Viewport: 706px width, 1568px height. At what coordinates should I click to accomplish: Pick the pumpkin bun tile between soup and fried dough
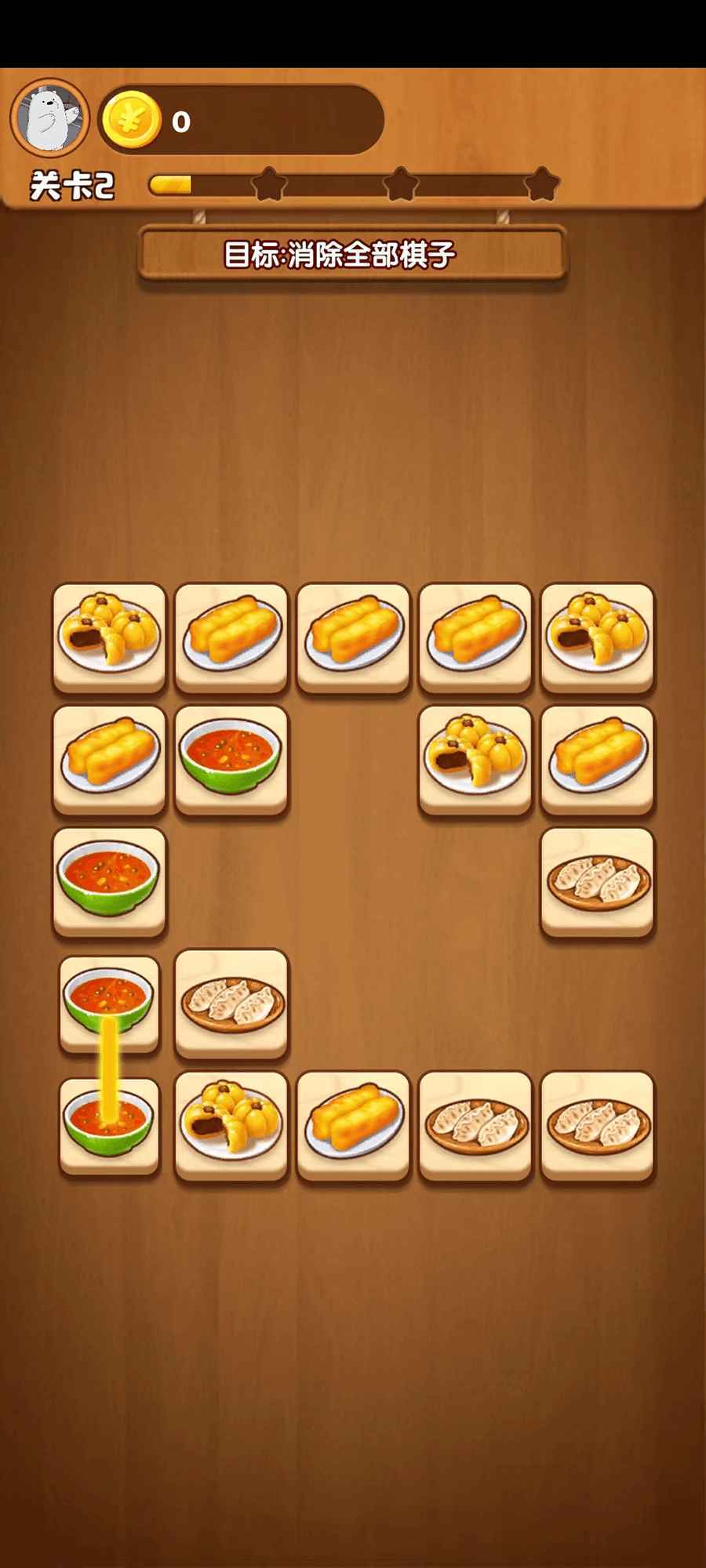231,1123
